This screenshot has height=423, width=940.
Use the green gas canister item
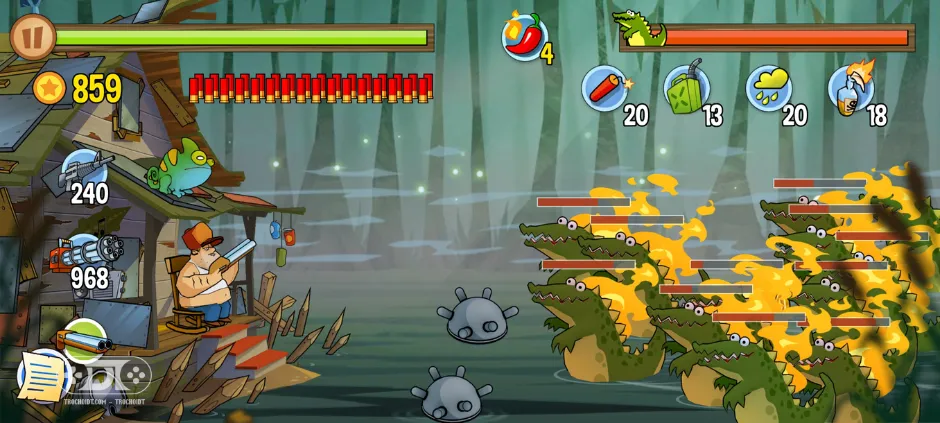tap(687, 87)
